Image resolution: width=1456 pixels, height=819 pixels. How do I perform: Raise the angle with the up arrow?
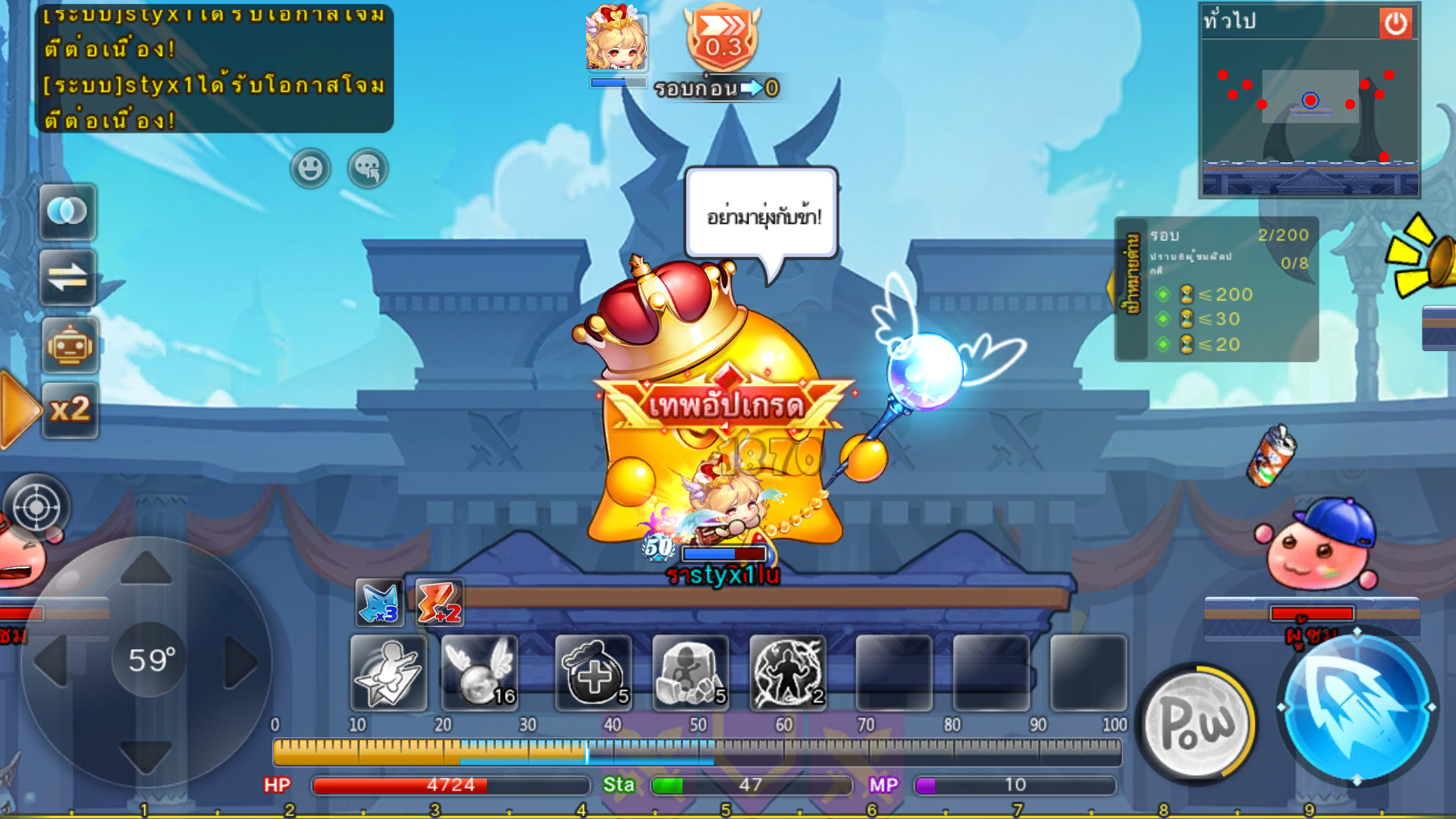pyautogui.click(x=146, y=569)
